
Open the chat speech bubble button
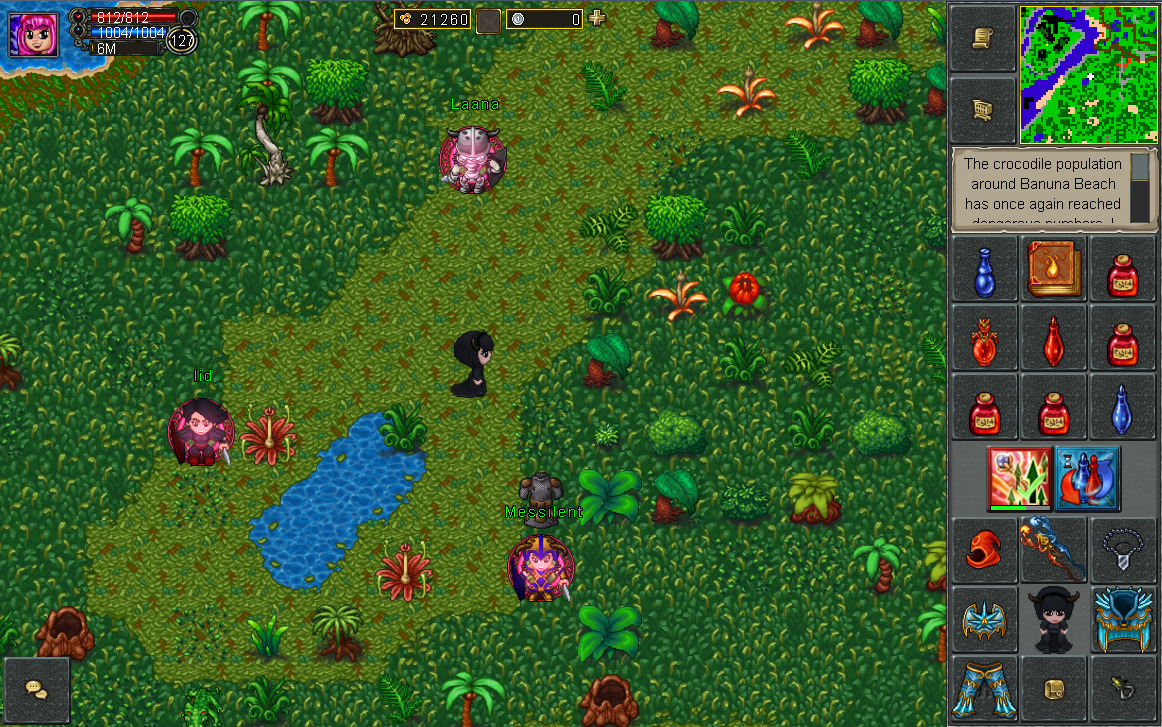pos(37,690)
